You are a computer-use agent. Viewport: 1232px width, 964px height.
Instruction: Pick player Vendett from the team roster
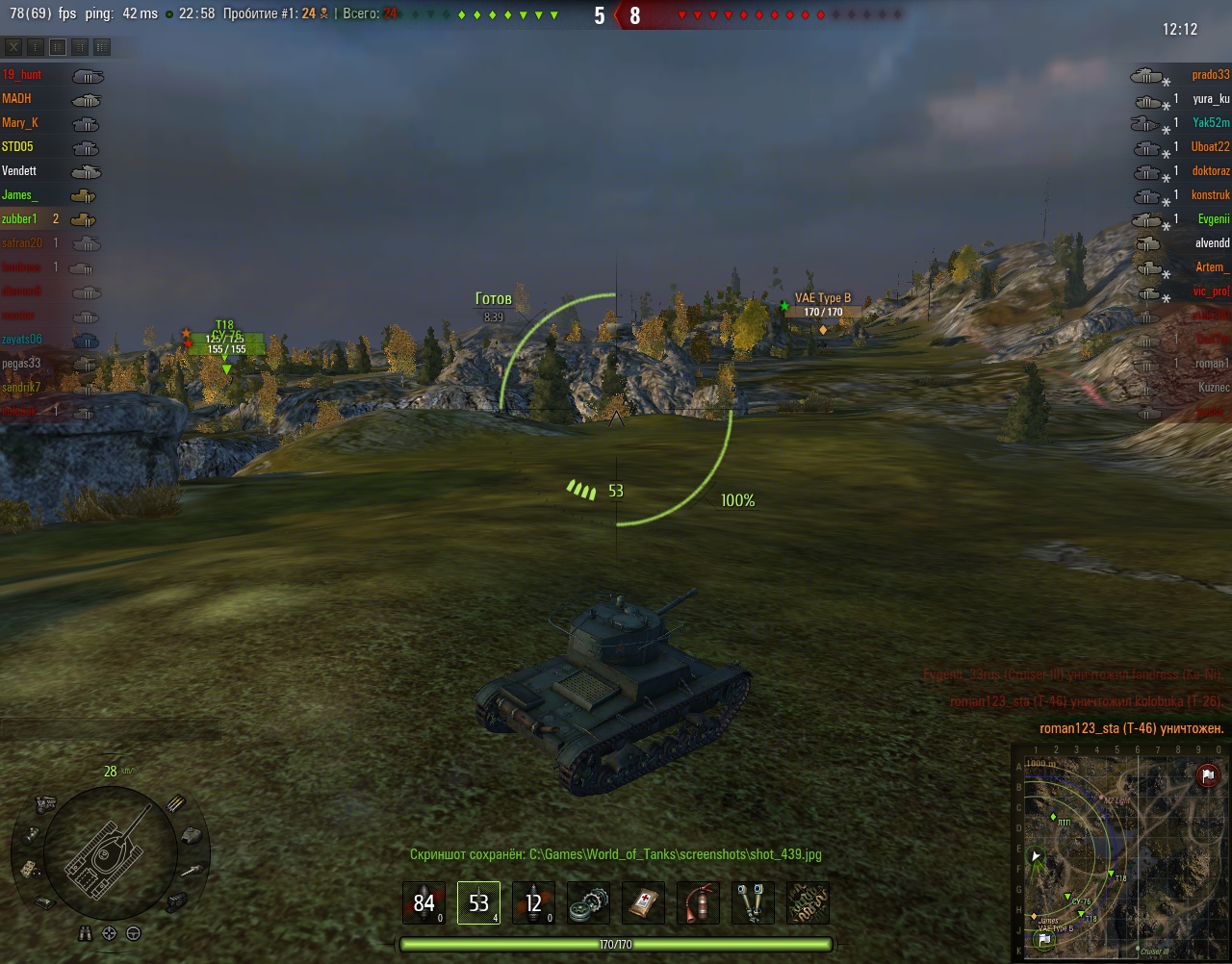point(19,171)
